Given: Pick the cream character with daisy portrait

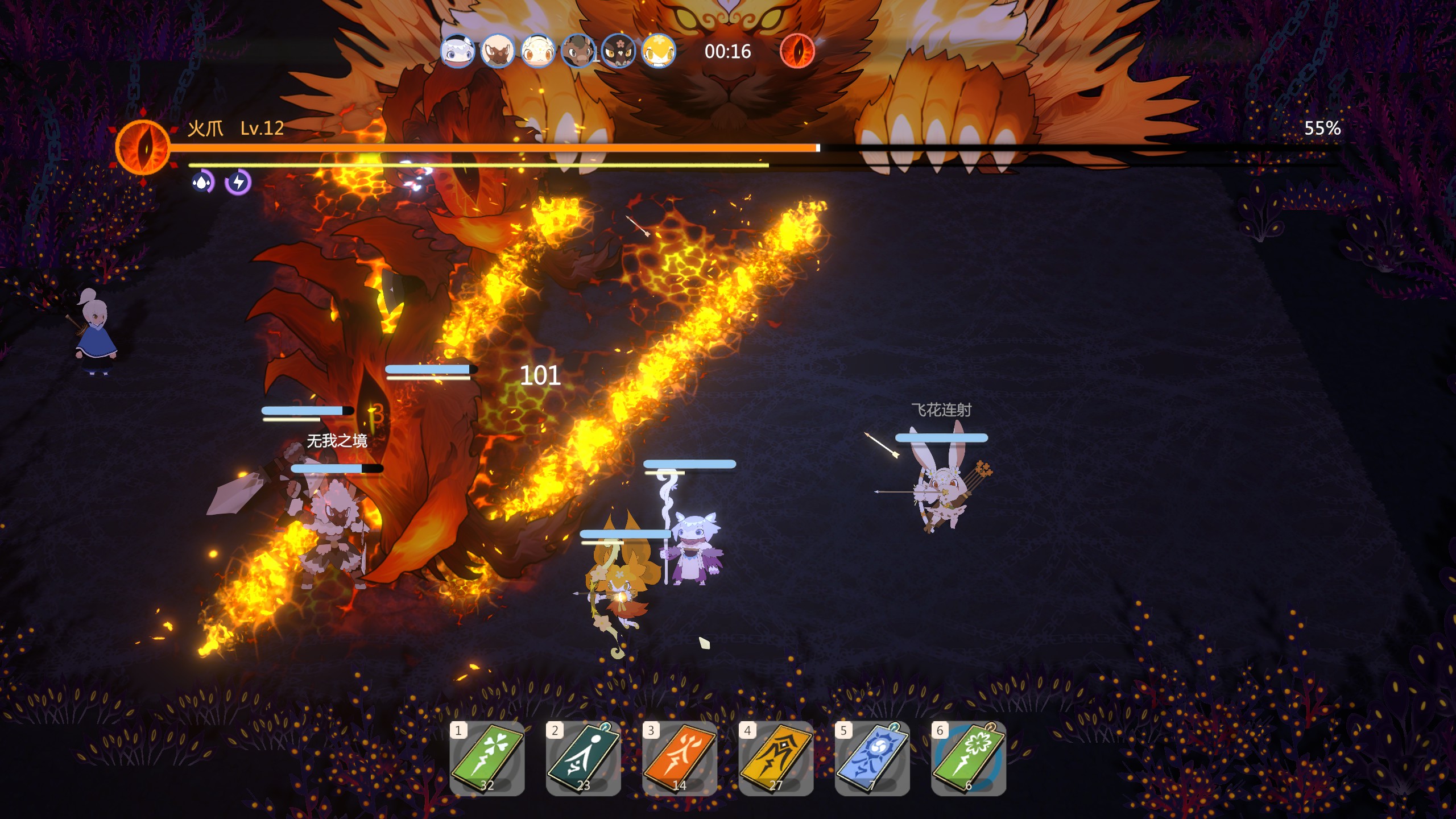Looking at the screenshot, I should [537, 51].
